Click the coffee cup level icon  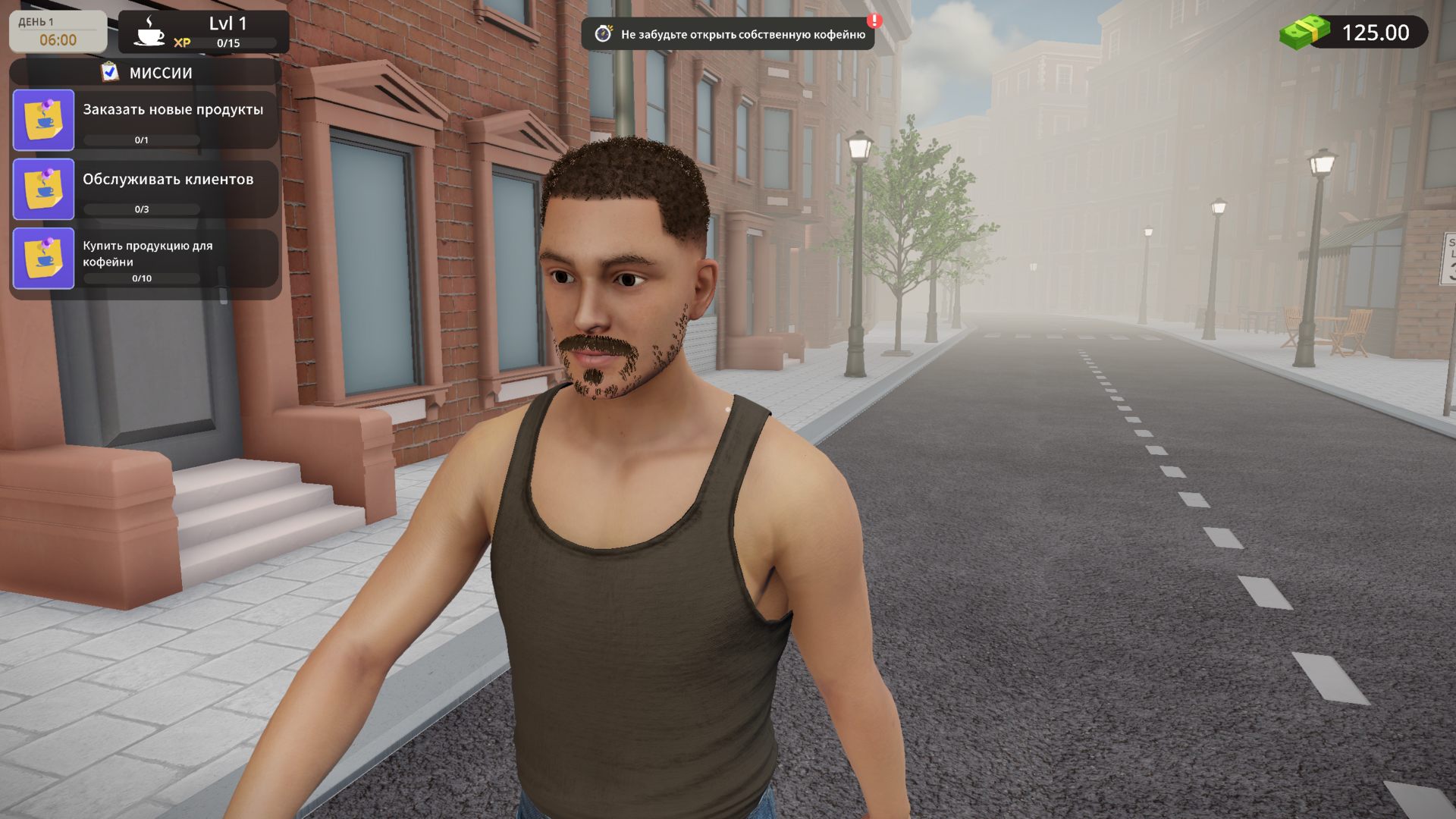[149, 32]
